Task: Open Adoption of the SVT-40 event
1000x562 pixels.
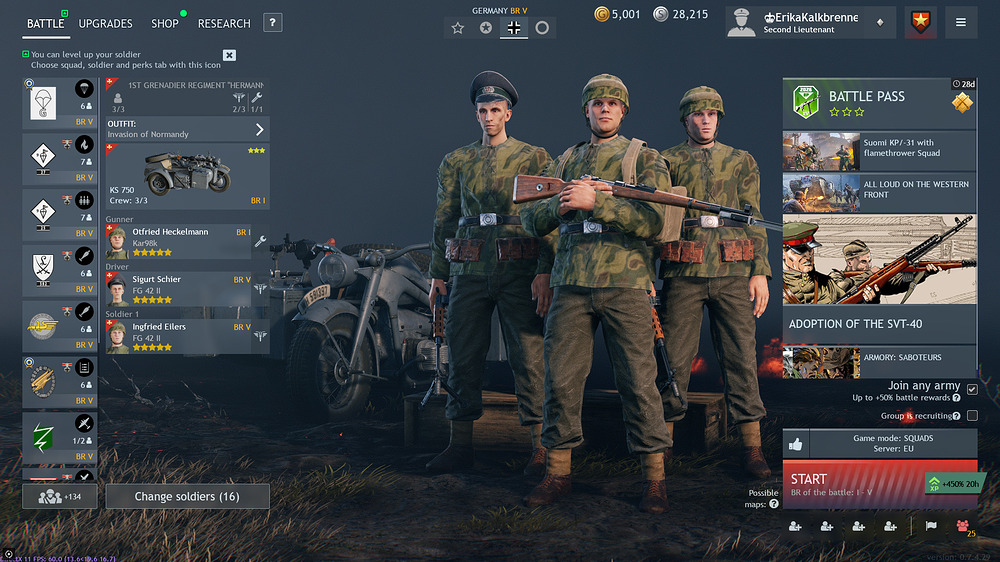Action: 879,324
